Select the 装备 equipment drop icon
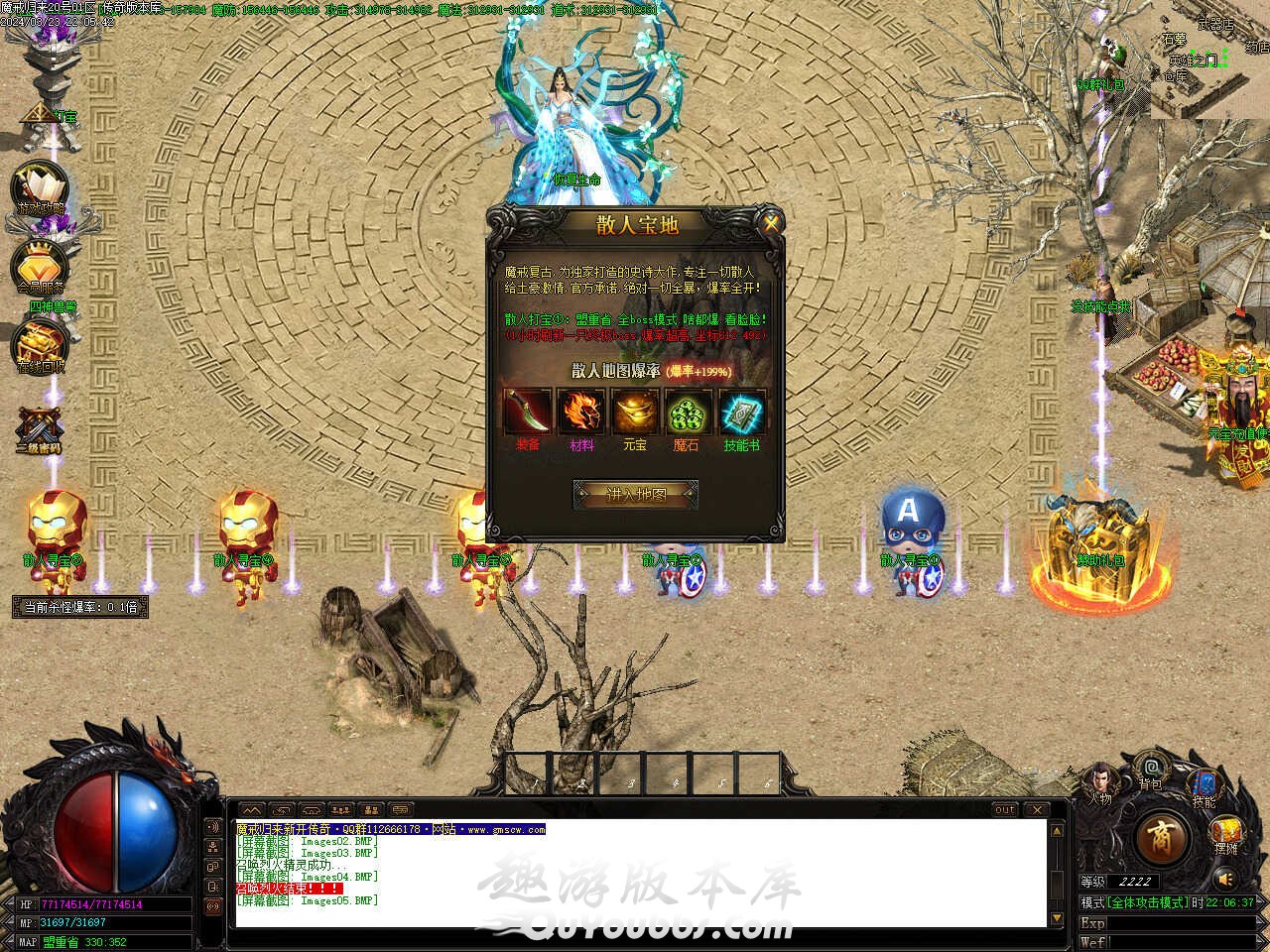 [528, 412]
